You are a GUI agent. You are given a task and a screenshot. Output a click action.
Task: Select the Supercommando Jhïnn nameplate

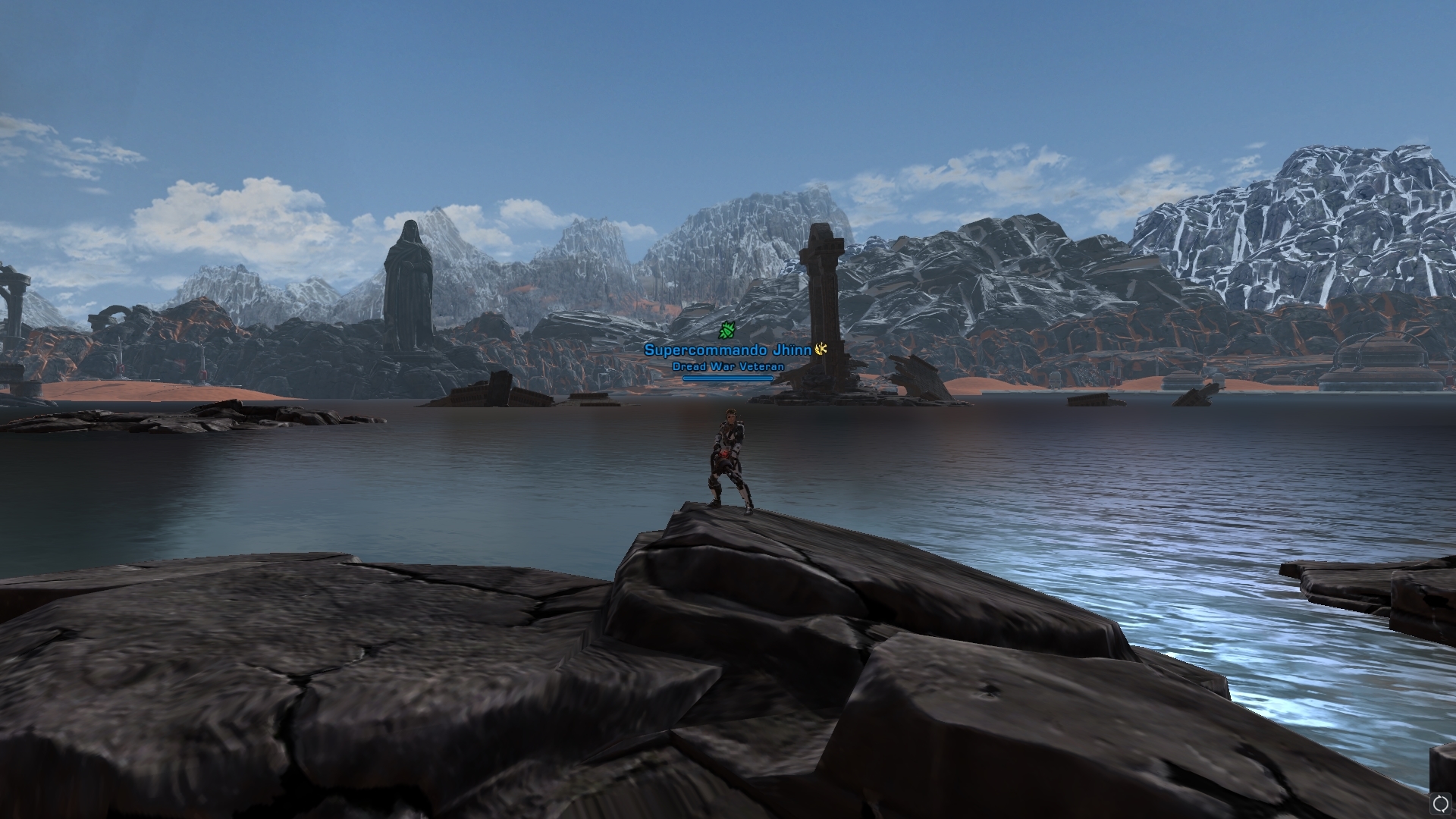[727, 350]
